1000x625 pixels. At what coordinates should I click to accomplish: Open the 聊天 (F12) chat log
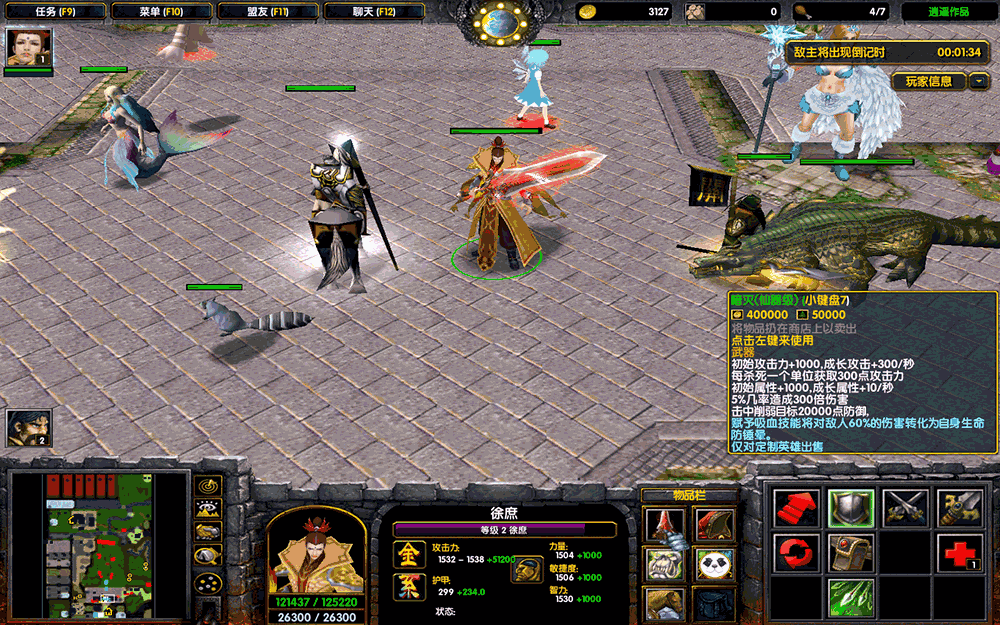374,12
